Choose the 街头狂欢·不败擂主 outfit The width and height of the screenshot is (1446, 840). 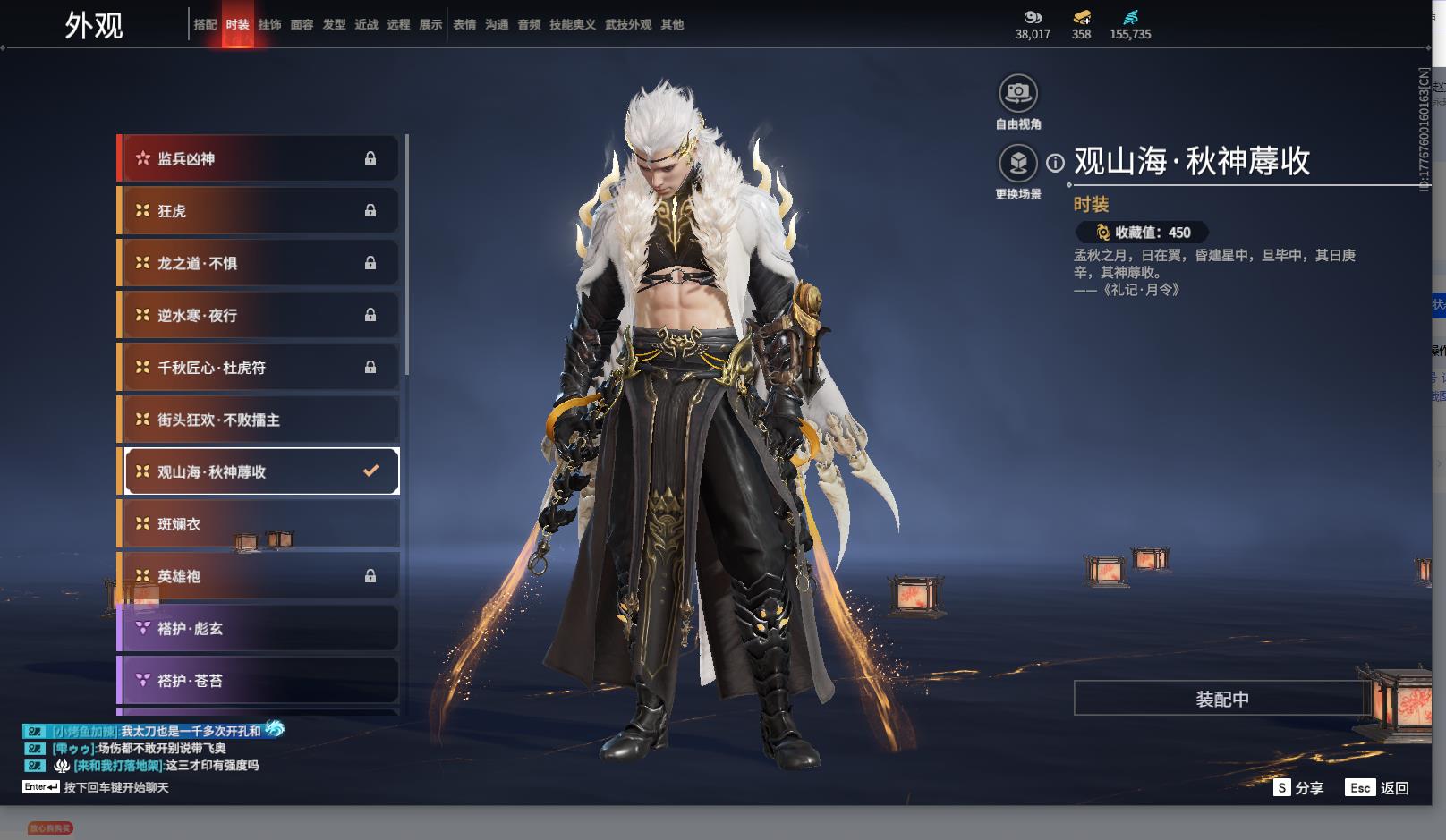tap(259, 420)
